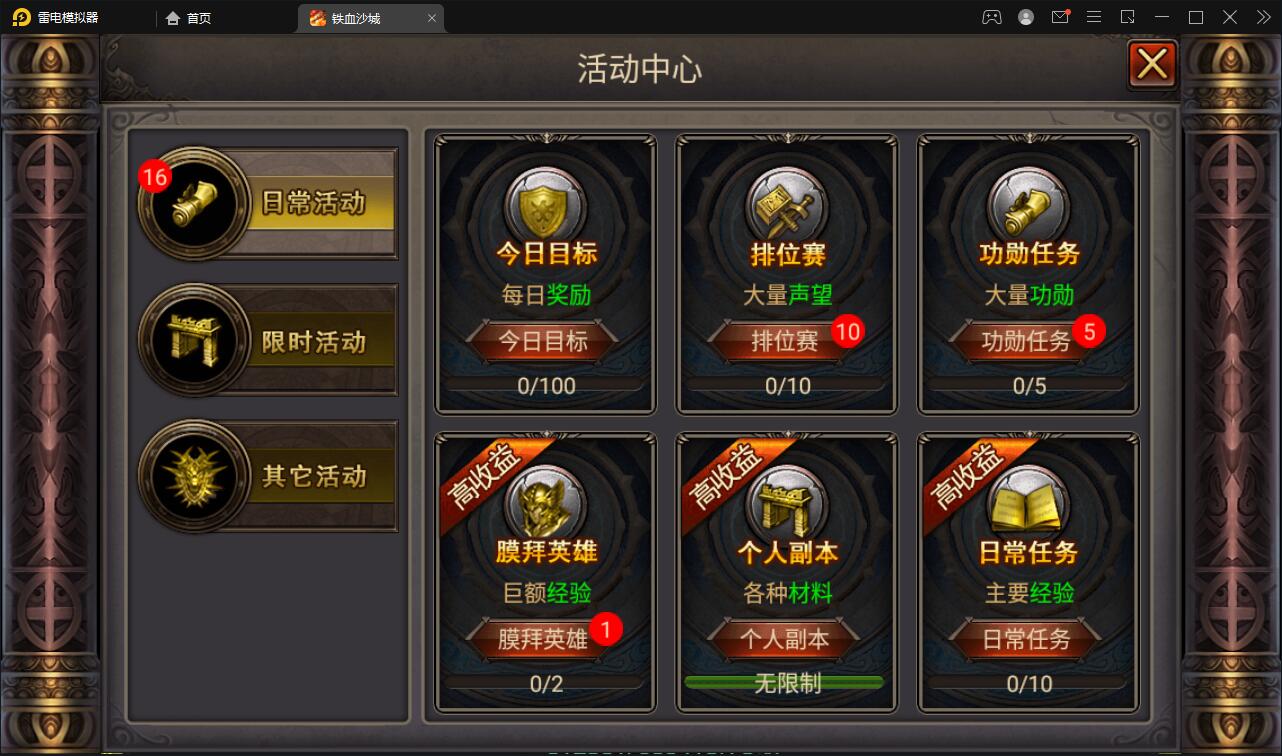Close the 活动中心 window with the X

(x=1152, y=63)
